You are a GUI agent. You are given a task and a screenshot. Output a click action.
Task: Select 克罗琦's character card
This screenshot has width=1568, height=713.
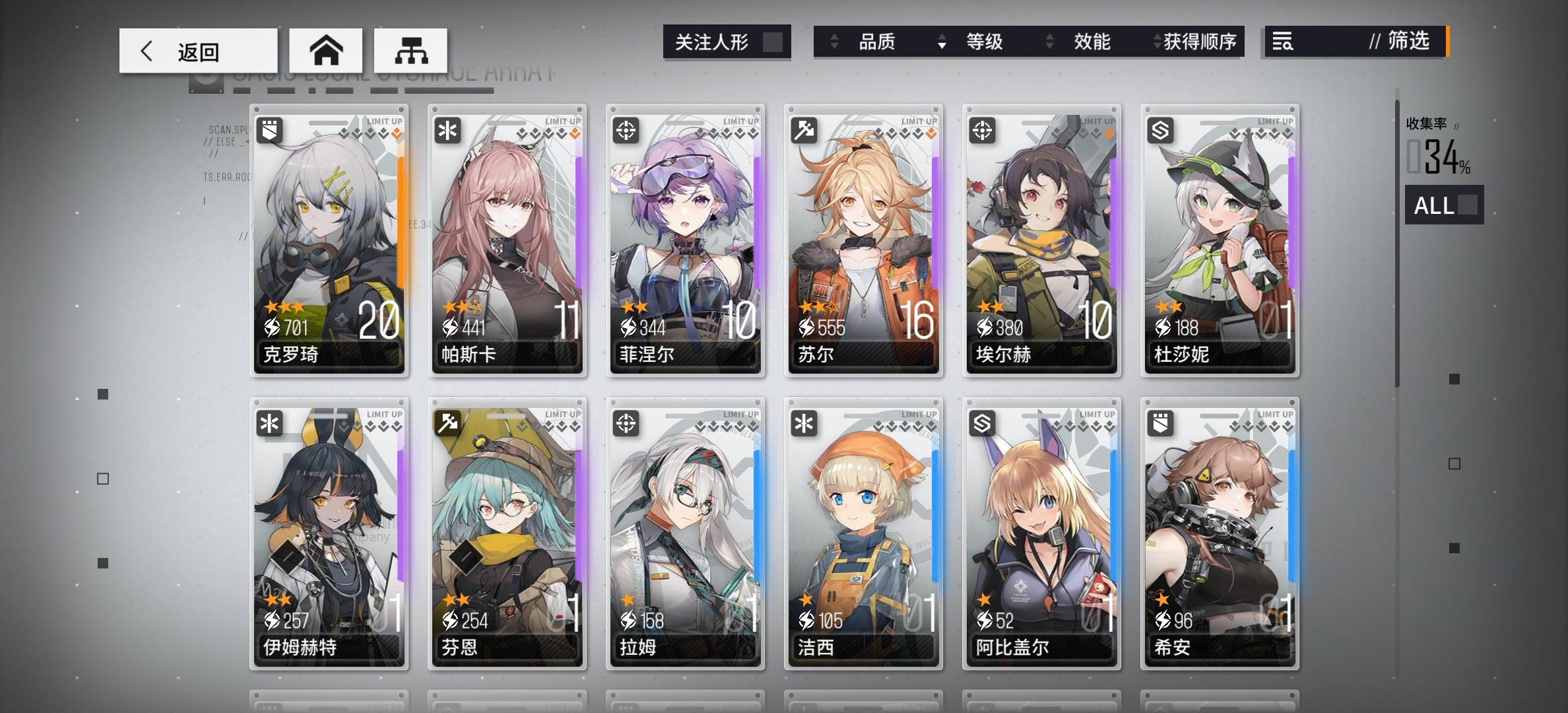click(x=329, y=244)
